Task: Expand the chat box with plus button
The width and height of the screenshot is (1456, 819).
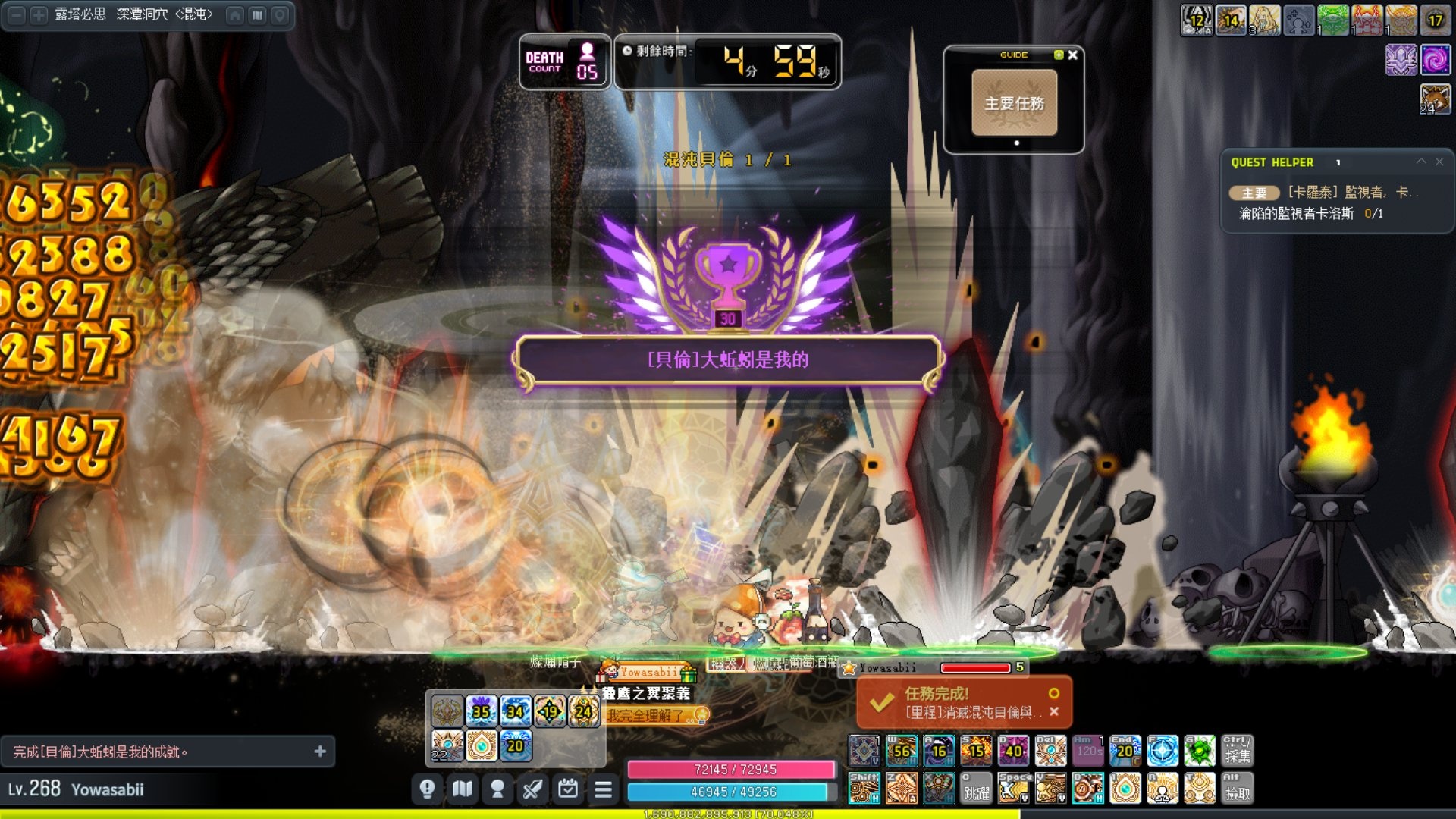Action: click(x=320, y=752)
